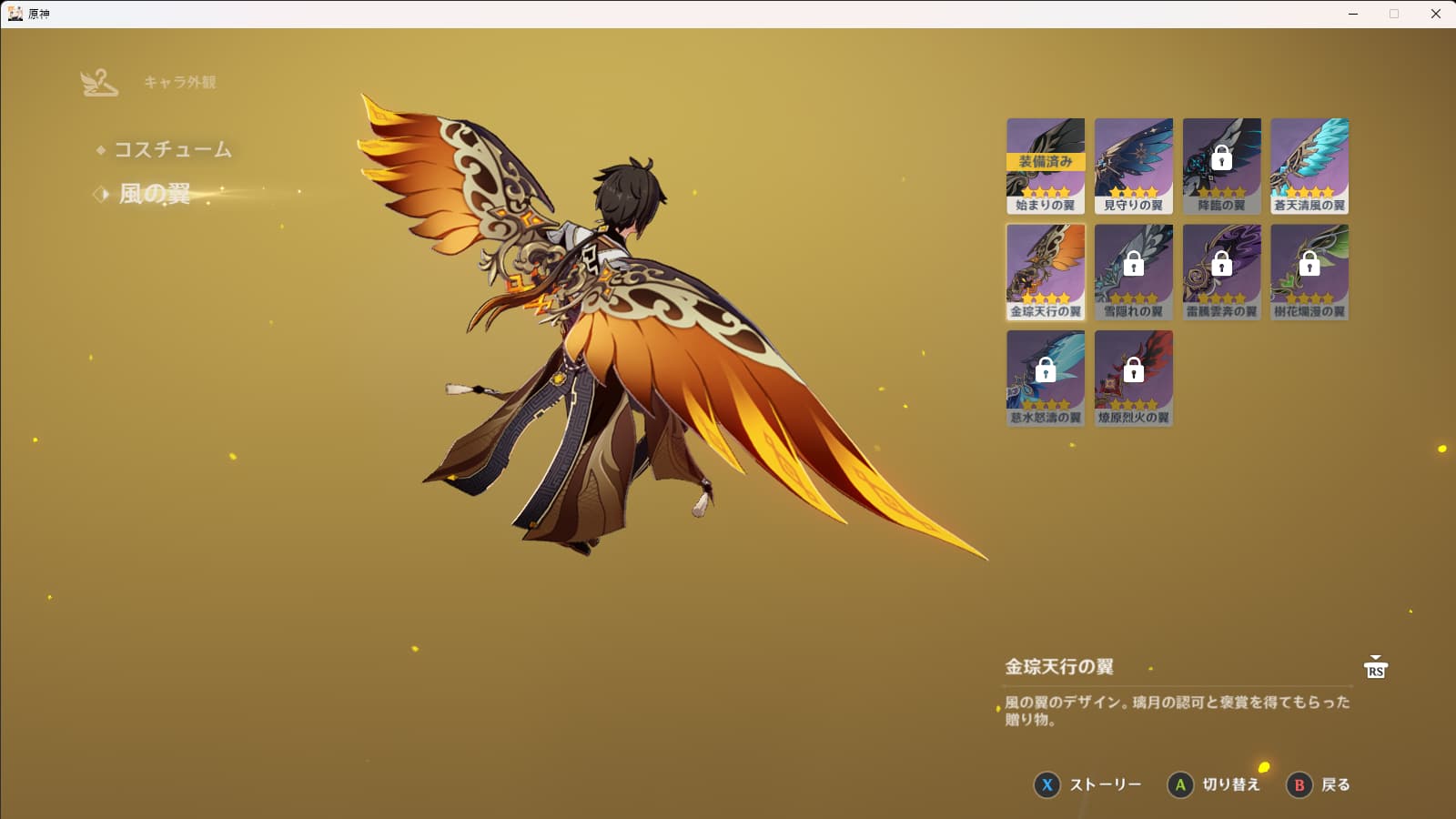
Task: Minimize the game window
Action: (x=1353, y=14)
